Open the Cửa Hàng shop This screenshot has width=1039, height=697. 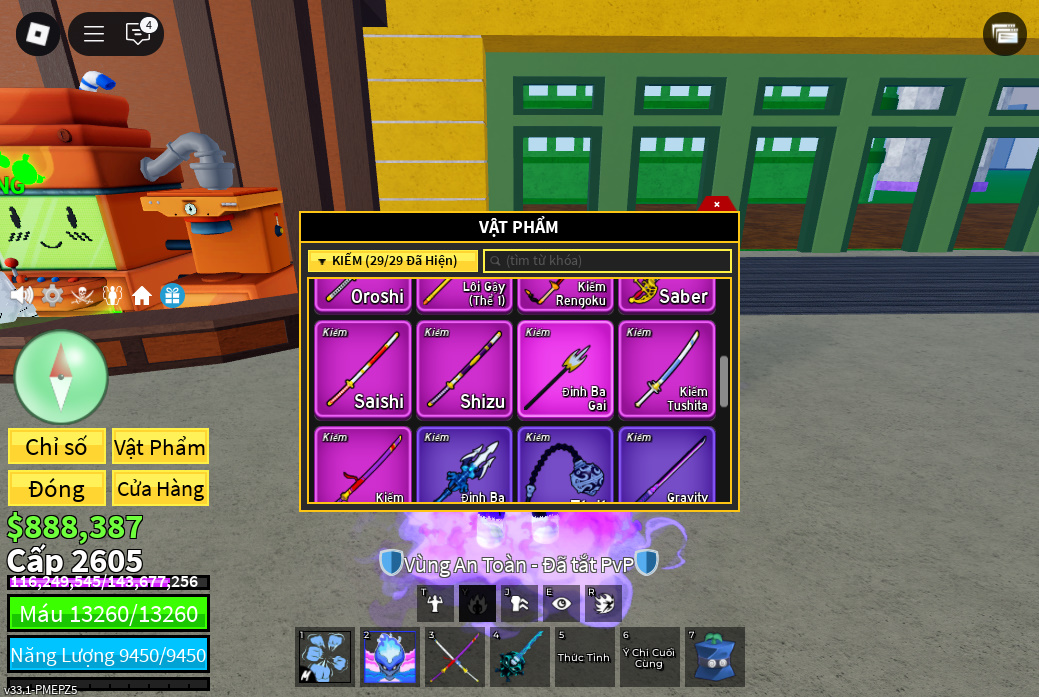160,489
